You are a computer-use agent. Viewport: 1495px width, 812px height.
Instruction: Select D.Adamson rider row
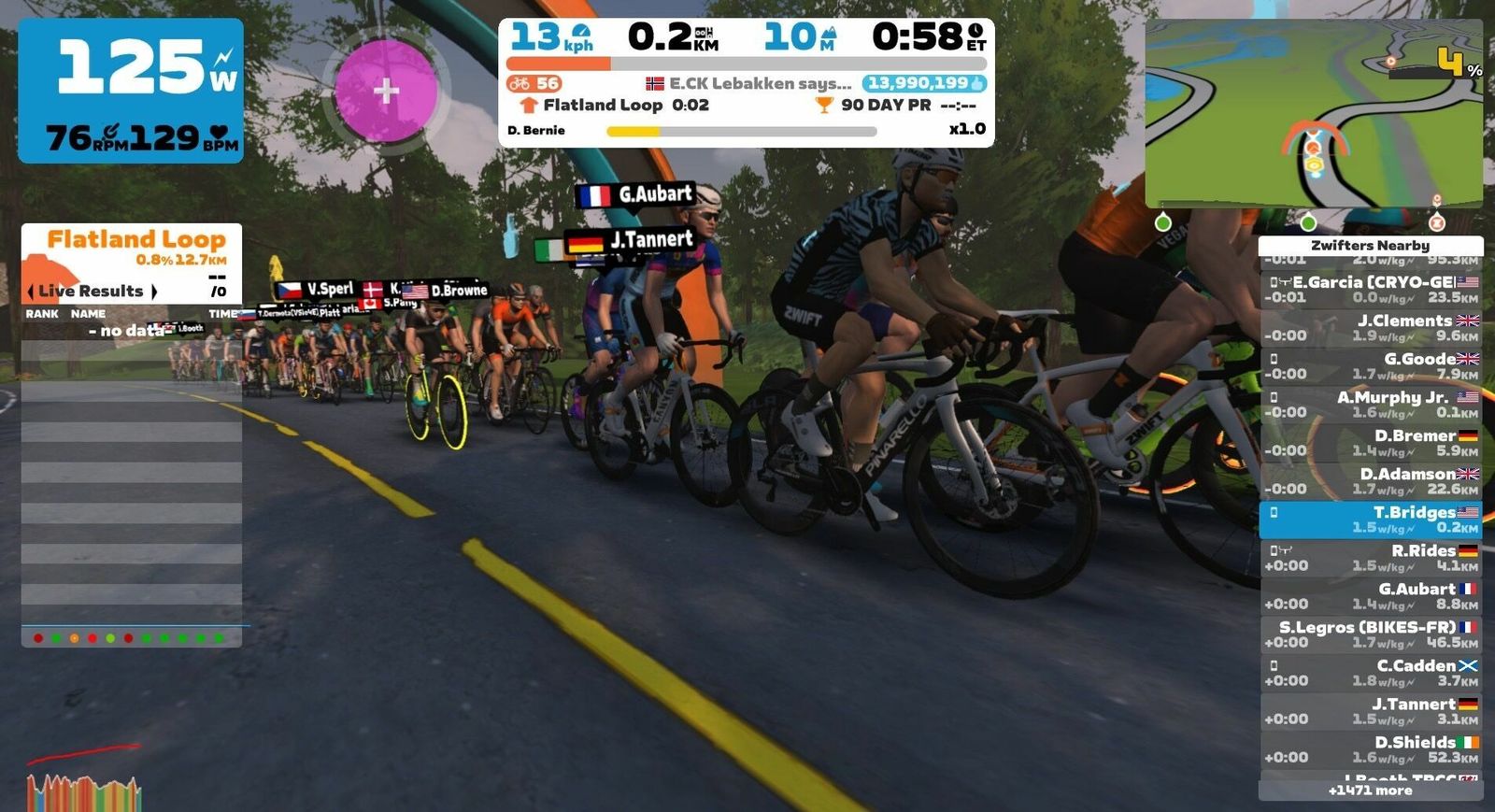tap(1370, 481)
